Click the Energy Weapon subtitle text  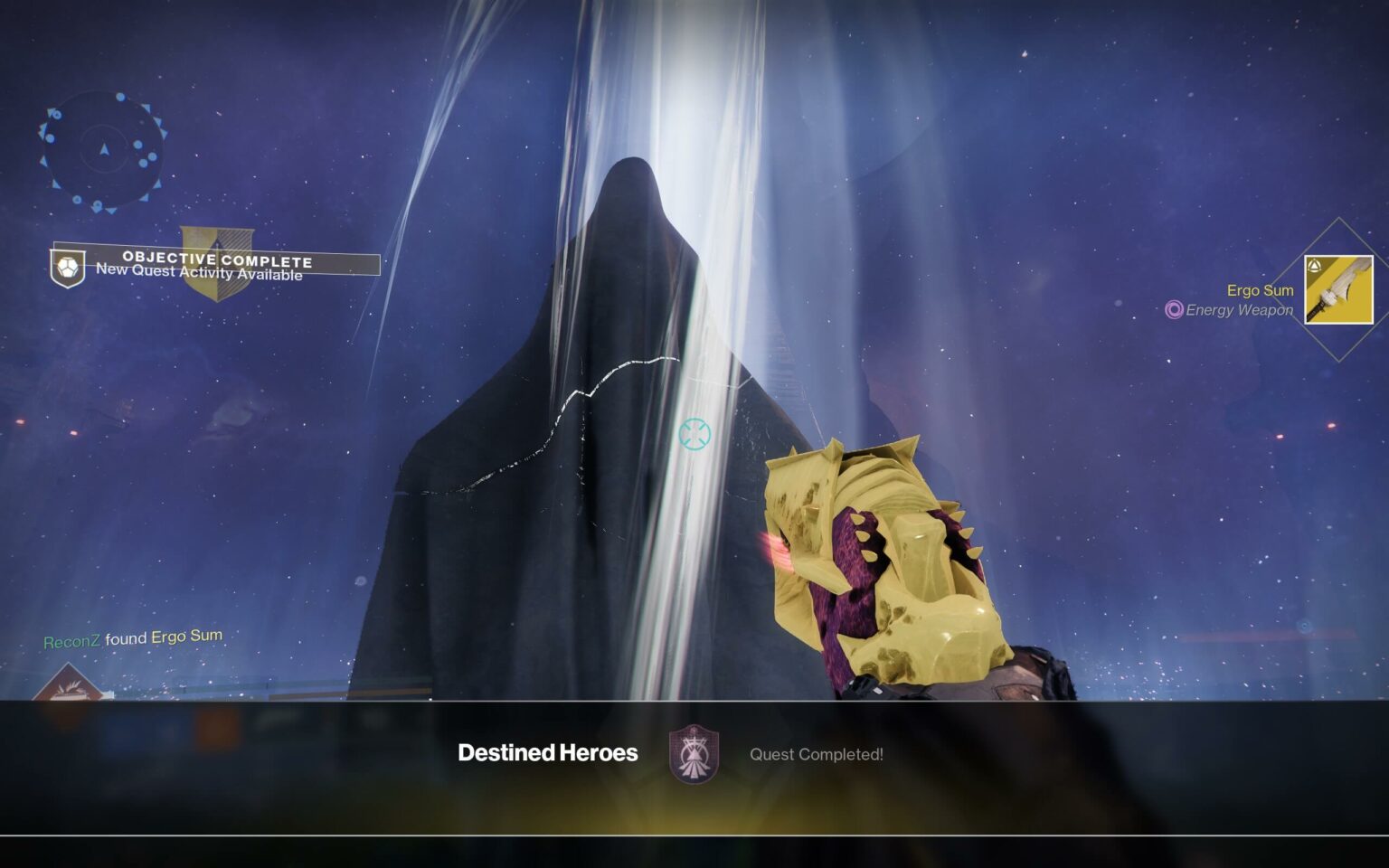(1240, 309)
